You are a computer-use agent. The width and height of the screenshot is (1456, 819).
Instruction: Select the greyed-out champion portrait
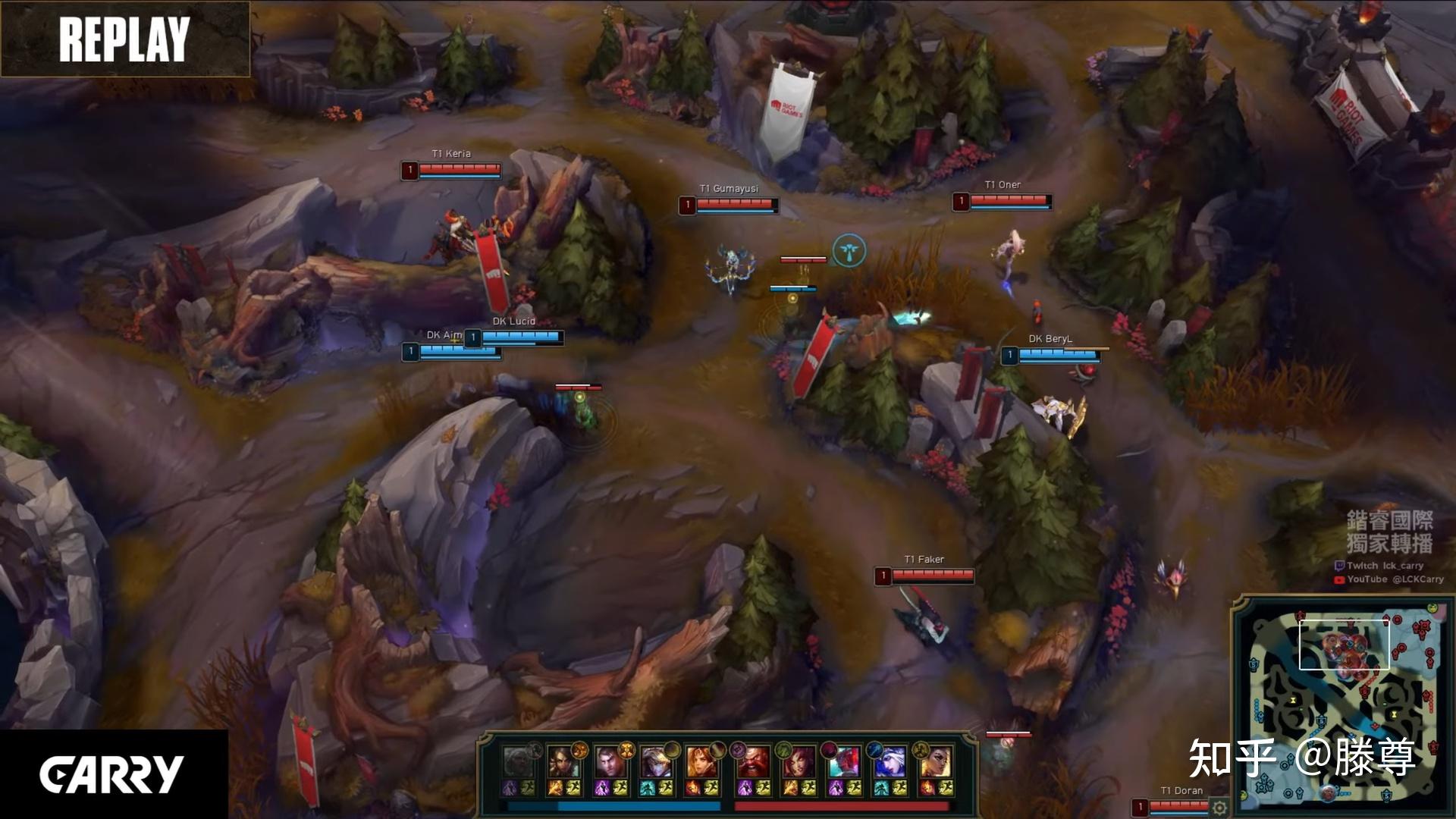[518, 761]
